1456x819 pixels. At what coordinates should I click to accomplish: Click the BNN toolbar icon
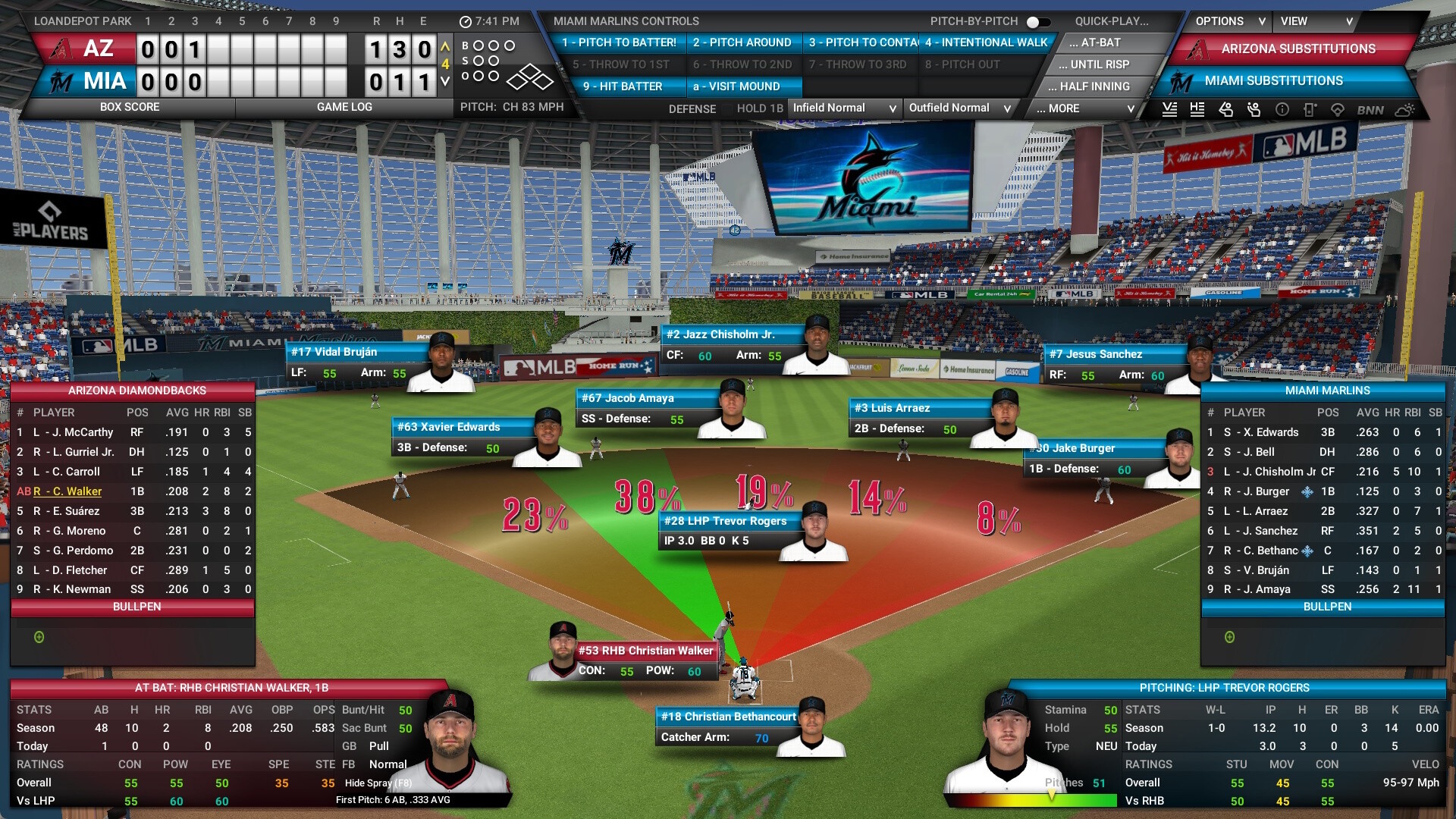point(1370,110)
